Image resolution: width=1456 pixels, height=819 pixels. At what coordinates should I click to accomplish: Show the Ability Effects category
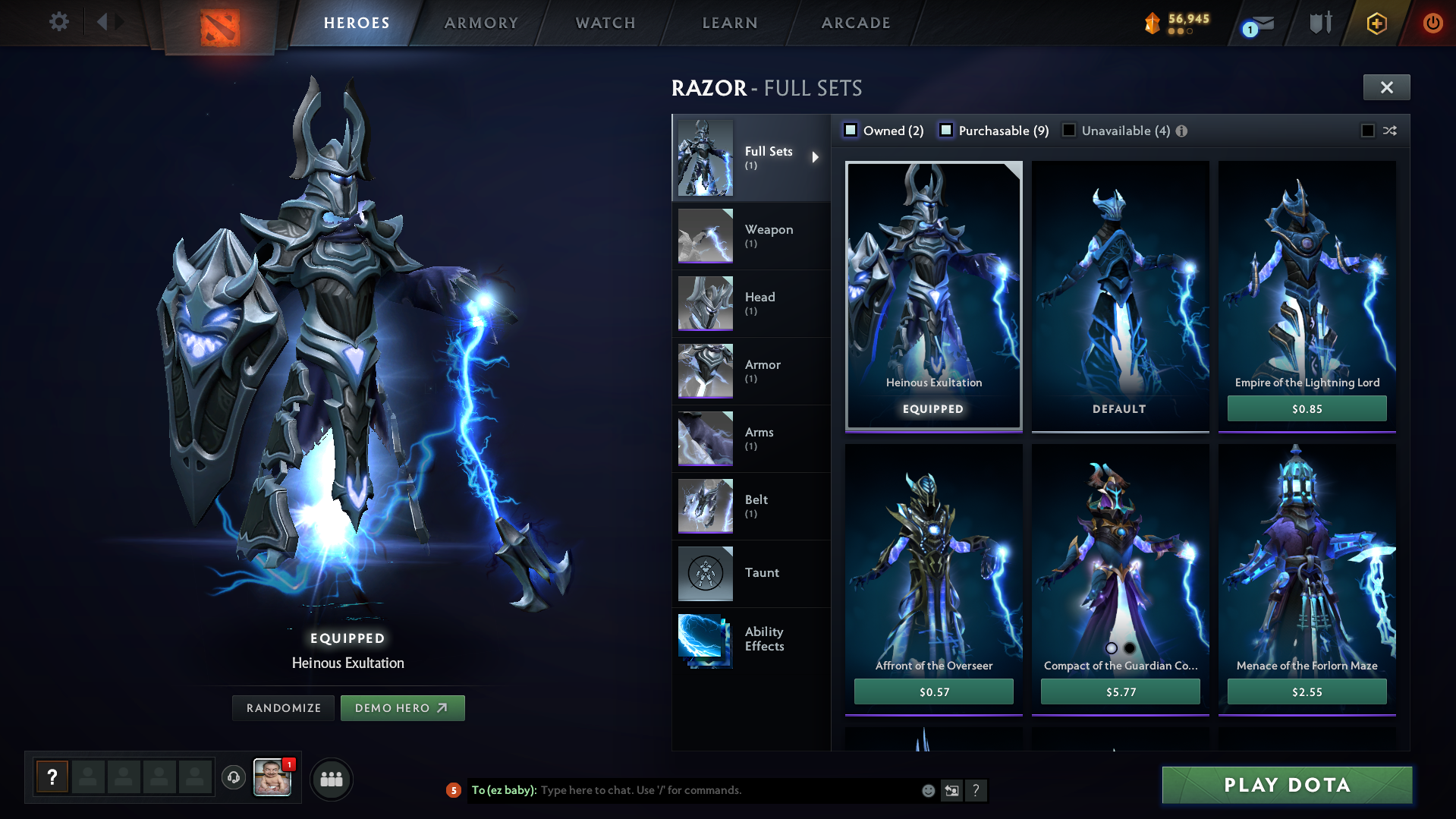(751, 639)
